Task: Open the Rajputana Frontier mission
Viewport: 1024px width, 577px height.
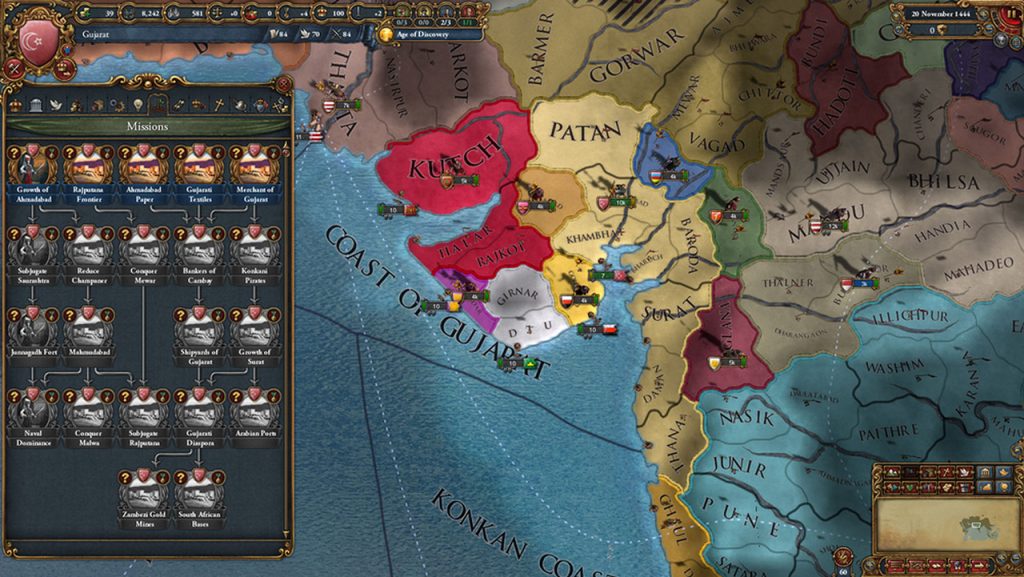Action: (x=87, y=165)
